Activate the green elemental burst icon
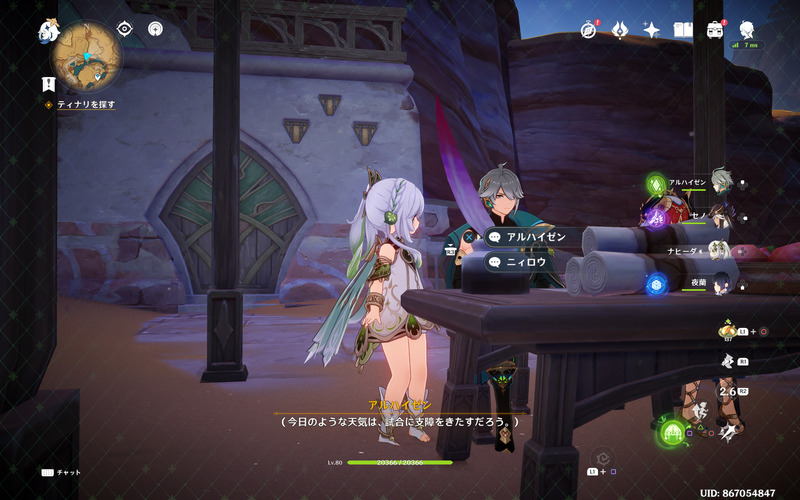The width and height of the screenshot is (800, 500). click(672, 432)
